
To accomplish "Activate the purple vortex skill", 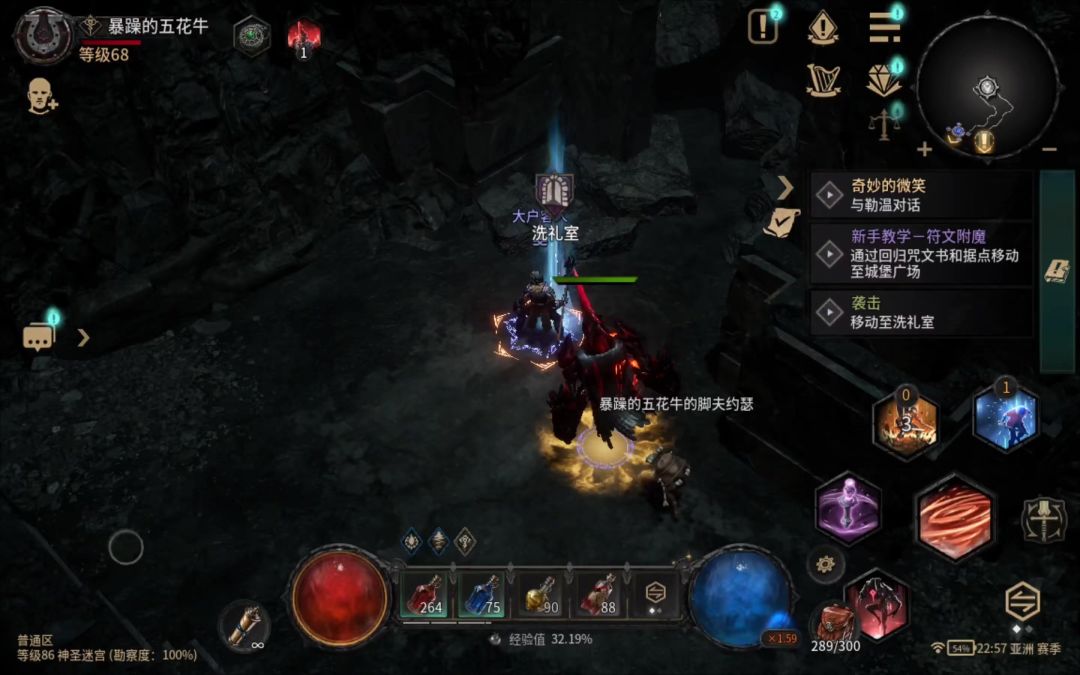I will [848, 507].
